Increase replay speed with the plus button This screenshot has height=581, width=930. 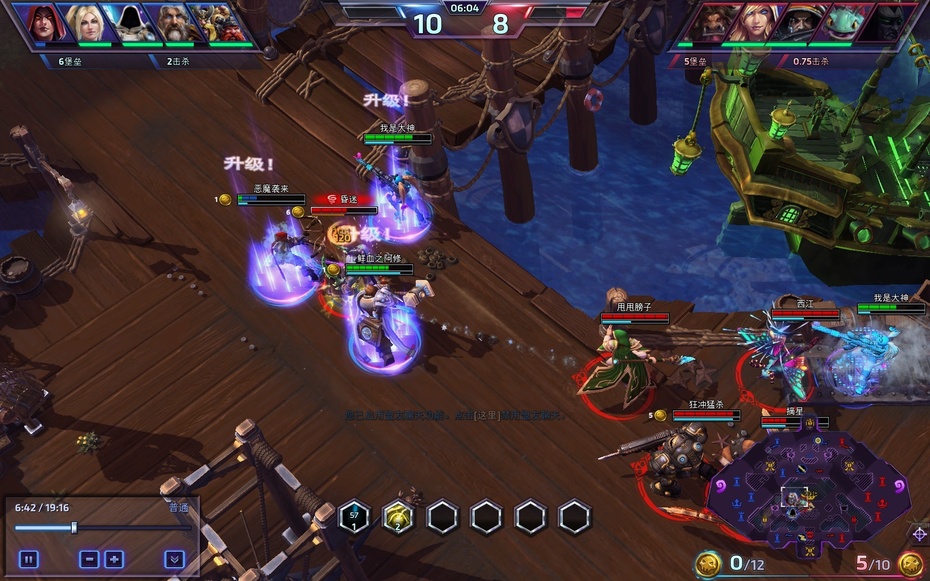[x=114, y=559]
